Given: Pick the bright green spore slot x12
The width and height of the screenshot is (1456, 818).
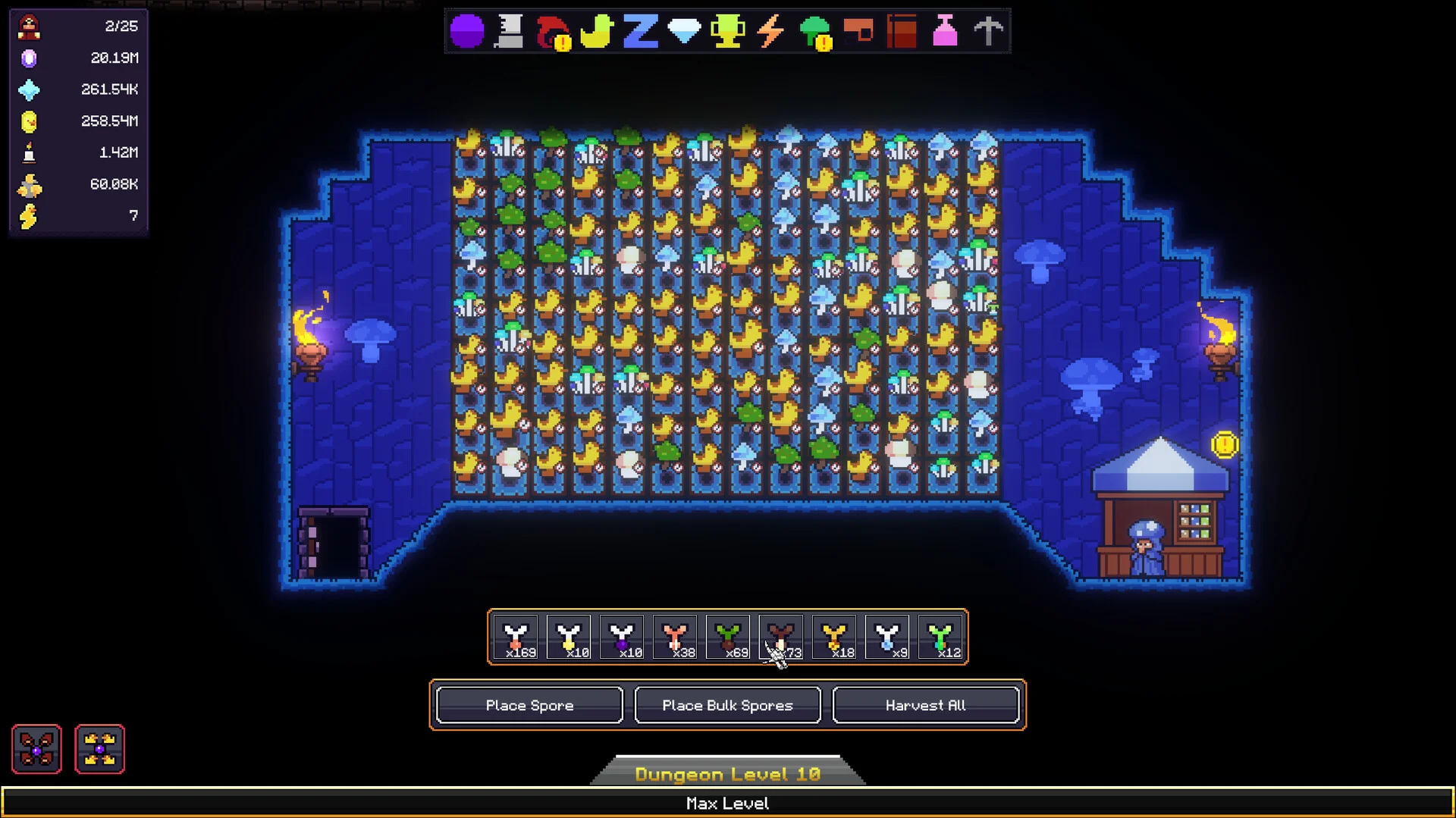Looking at the screenshot, I should coord(940,638).
